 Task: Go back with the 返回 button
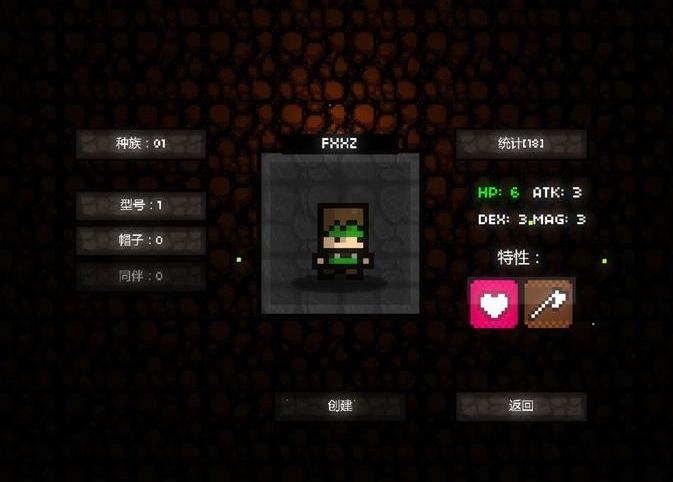pos(520,406)
